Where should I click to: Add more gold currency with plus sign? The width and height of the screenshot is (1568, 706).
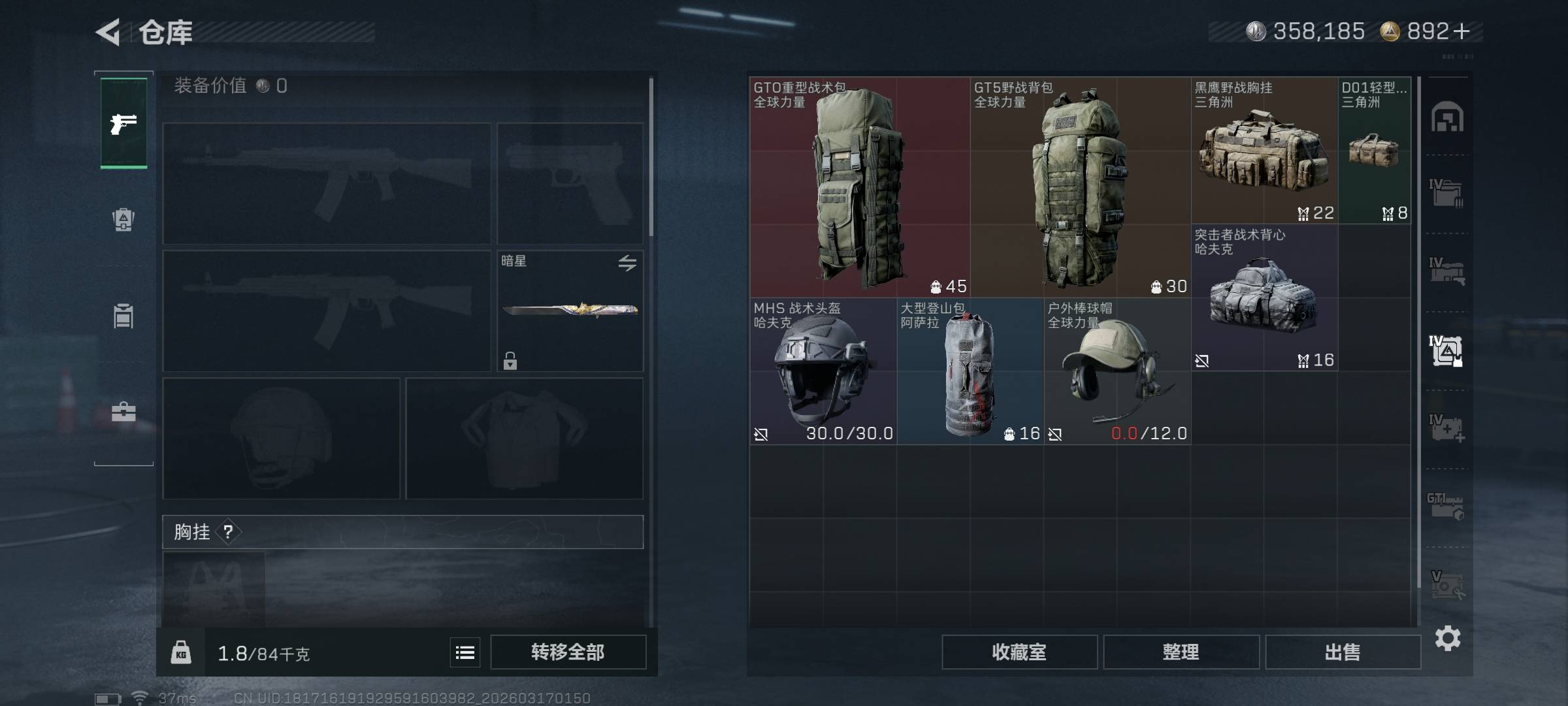(1462, 31)
